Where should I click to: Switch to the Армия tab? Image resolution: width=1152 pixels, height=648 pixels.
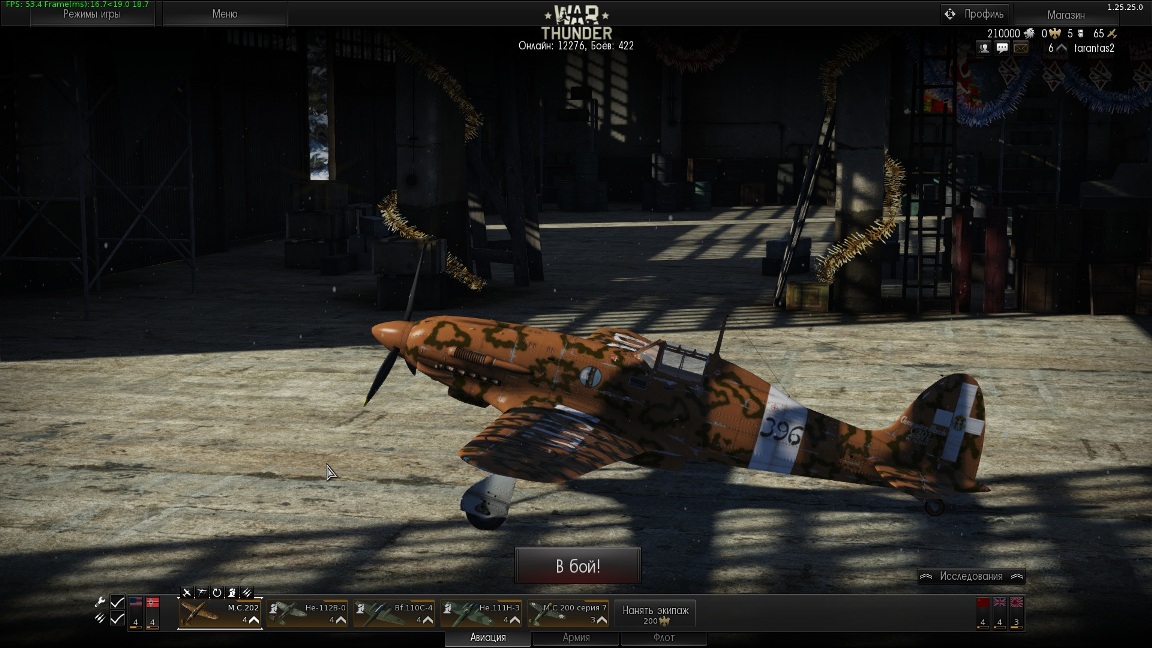click(575, 638)
